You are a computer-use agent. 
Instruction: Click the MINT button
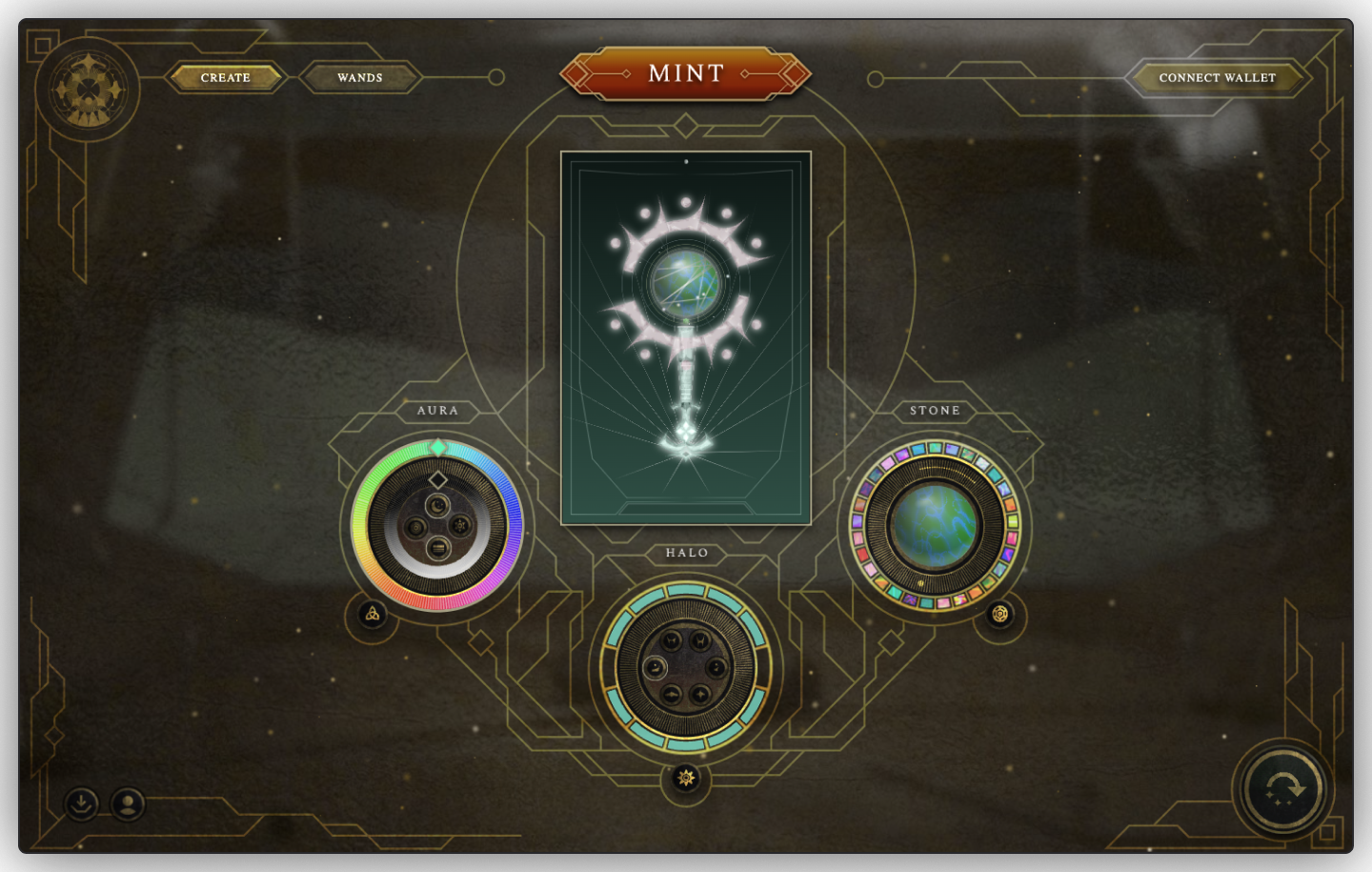pos(685,73)
